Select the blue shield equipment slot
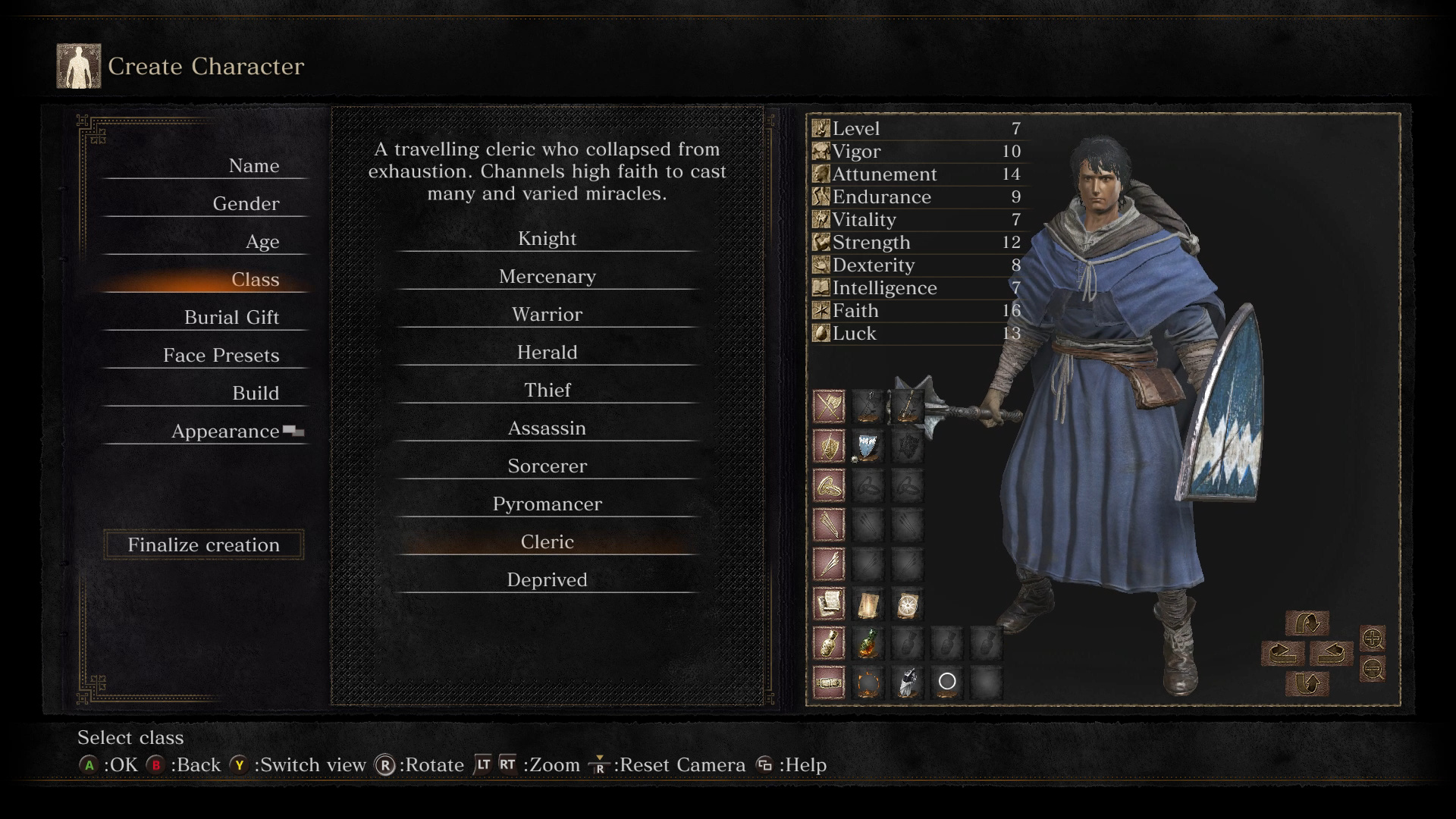The height and width of the screenshot is (819, 1456). (868, 446)
